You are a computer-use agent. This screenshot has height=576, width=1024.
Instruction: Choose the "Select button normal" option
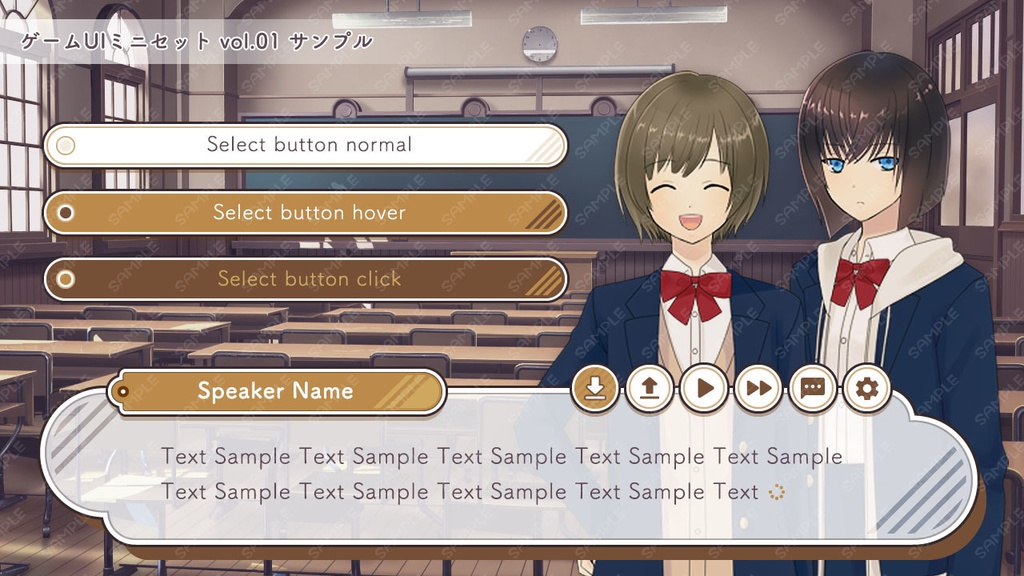tap(306, 145)
